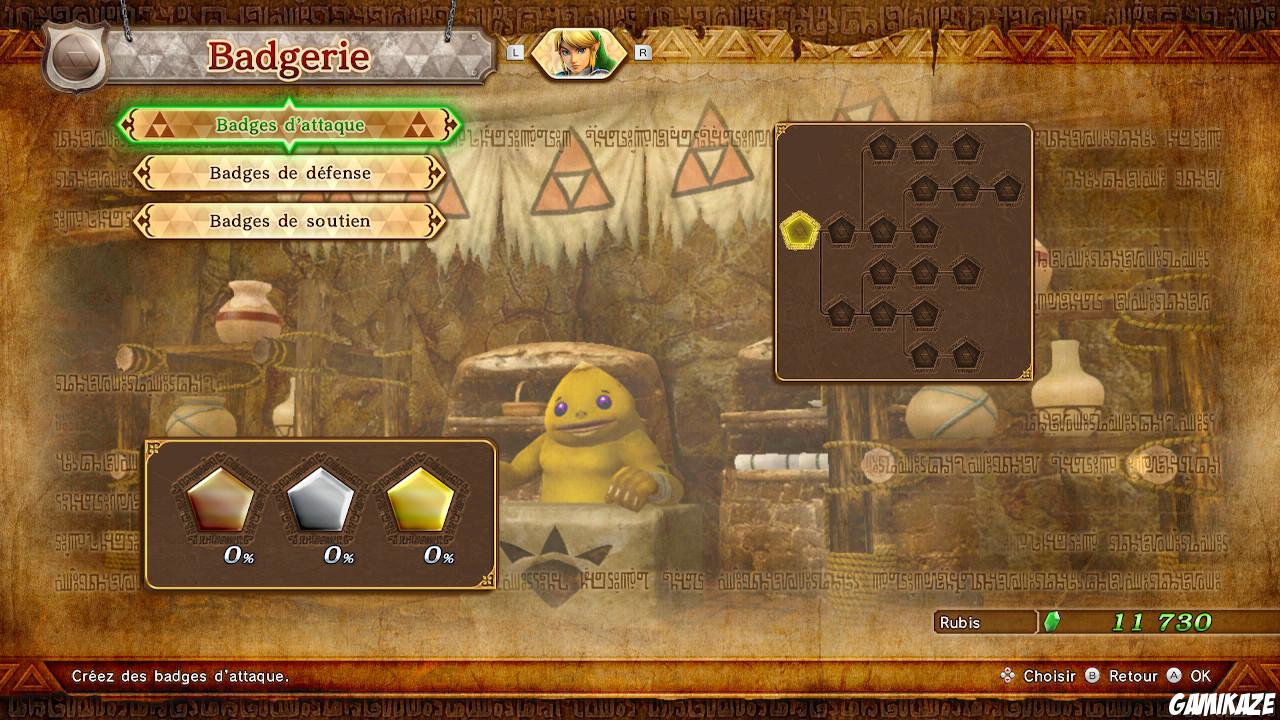Switch to the Badges de défense category
This screenshot has height=720, width=1280.
289,174
